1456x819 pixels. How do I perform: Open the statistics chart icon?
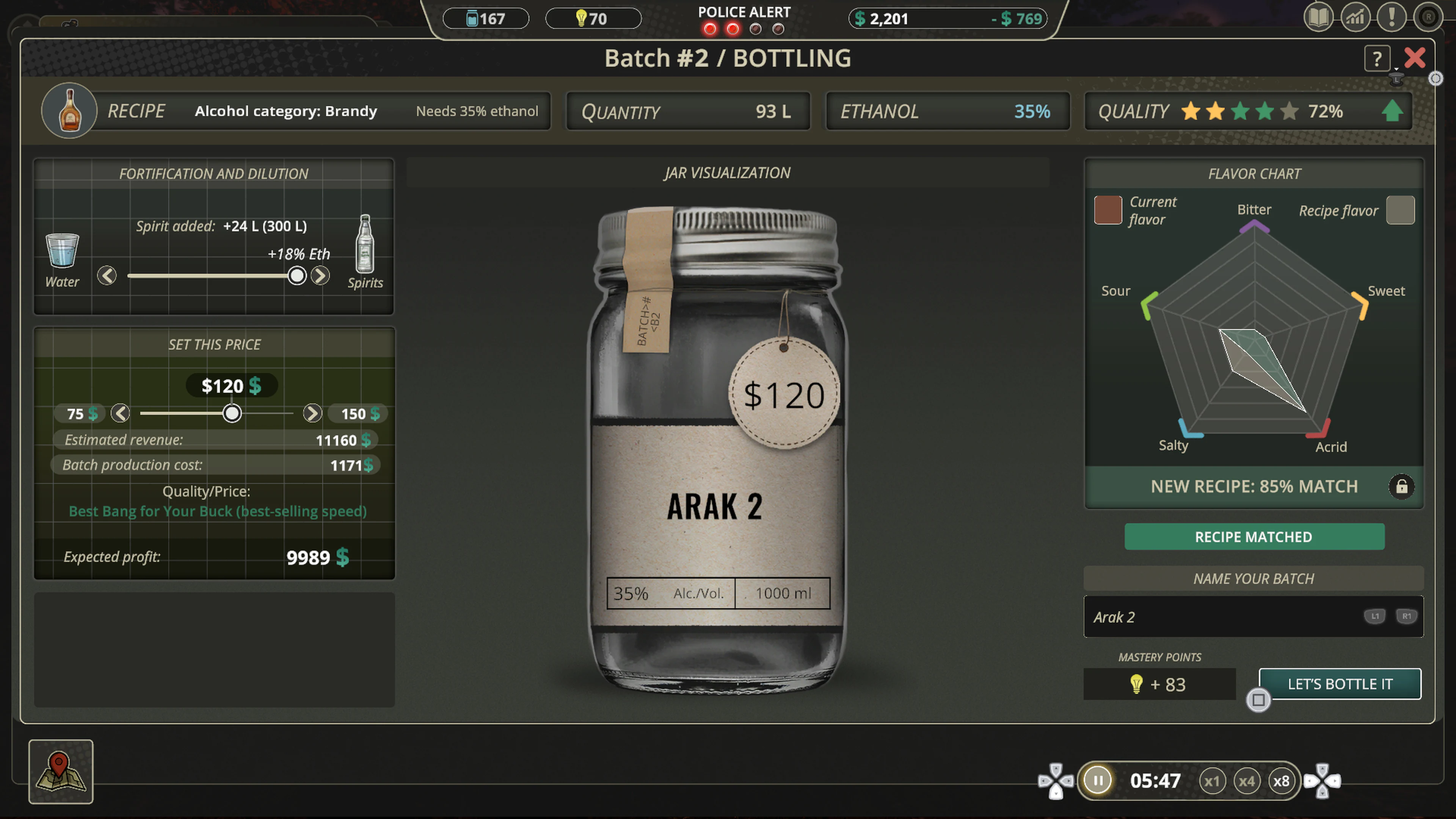tap(1356, 17)
